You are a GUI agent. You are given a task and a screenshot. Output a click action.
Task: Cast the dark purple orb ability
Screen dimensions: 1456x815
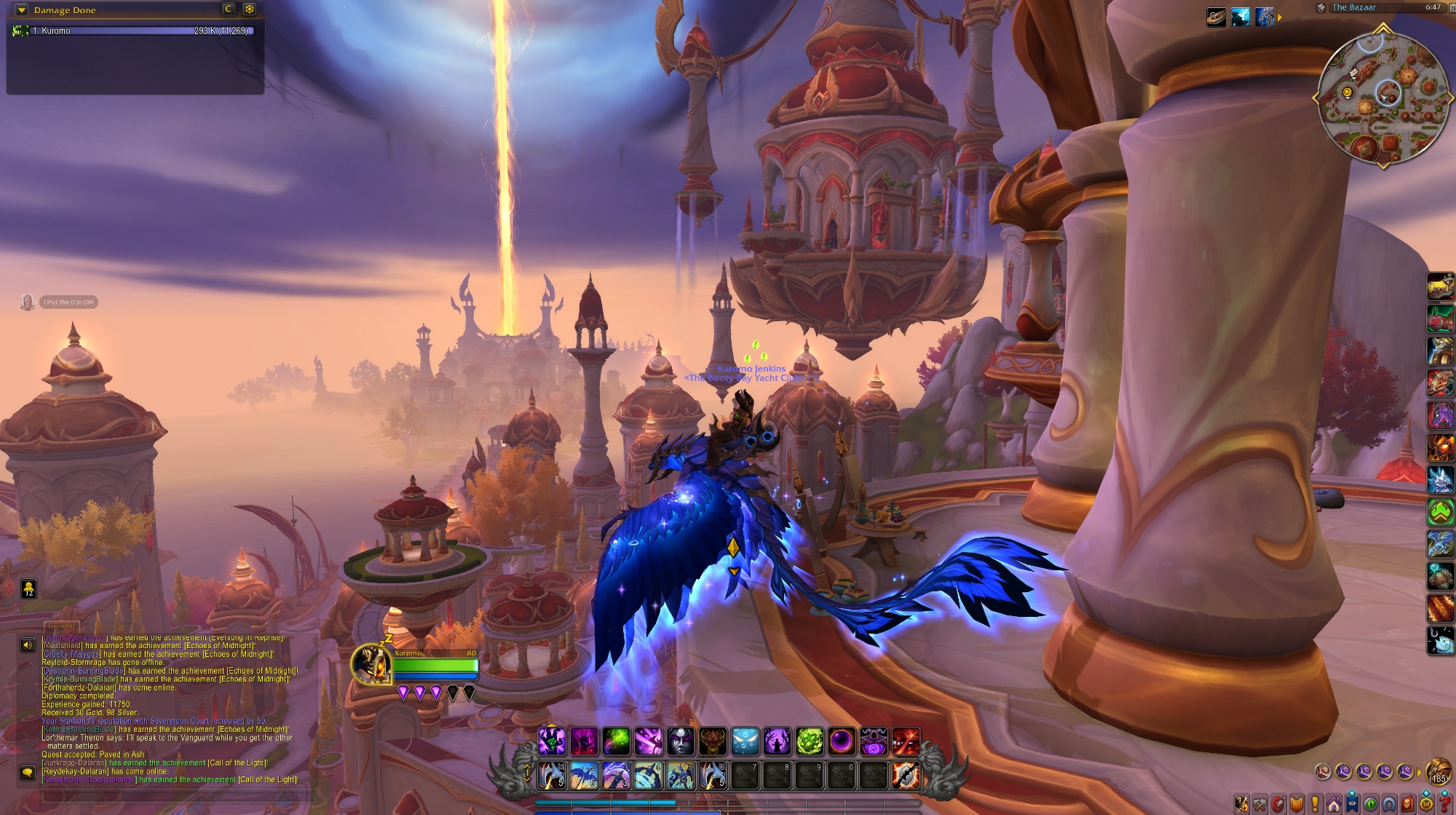[841, 741]
